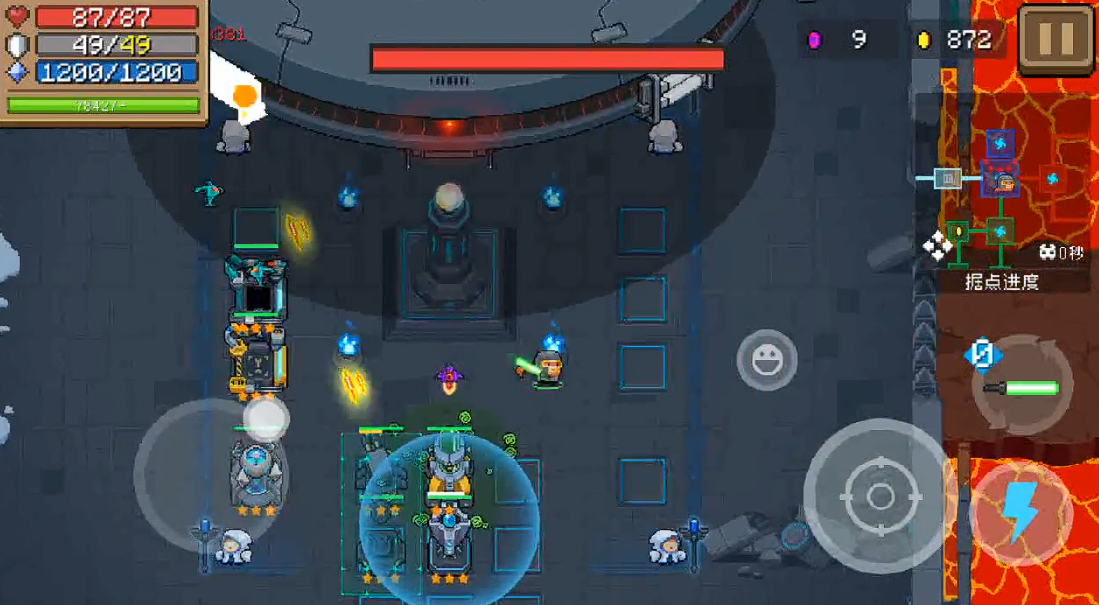Open the smiley face emote button
Viewport: 1099px width, 605px height.
pyautogui.click(x=767, y=359)
